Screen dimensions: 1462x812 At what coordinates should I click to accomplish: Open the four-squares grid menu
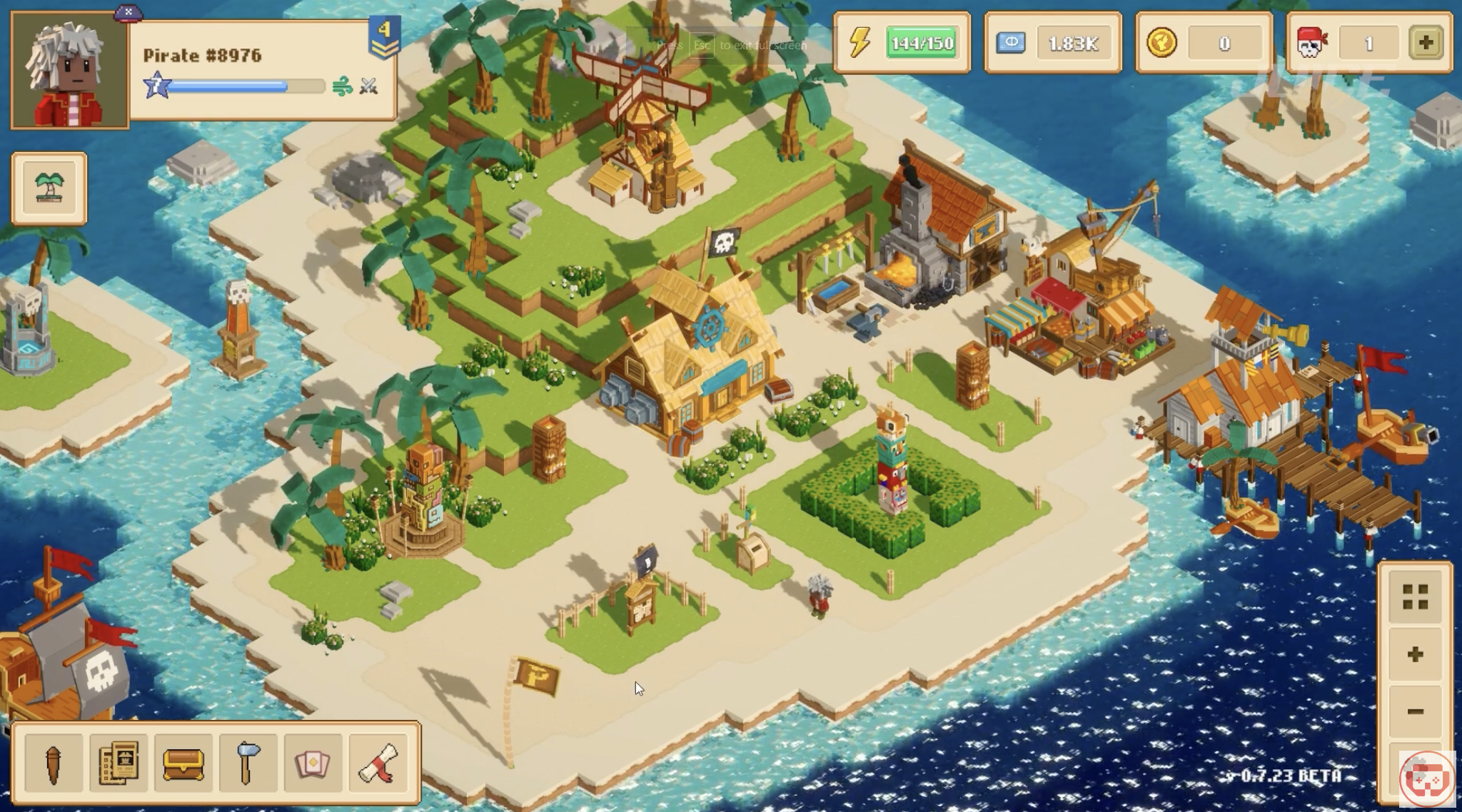coord(1415,597)
